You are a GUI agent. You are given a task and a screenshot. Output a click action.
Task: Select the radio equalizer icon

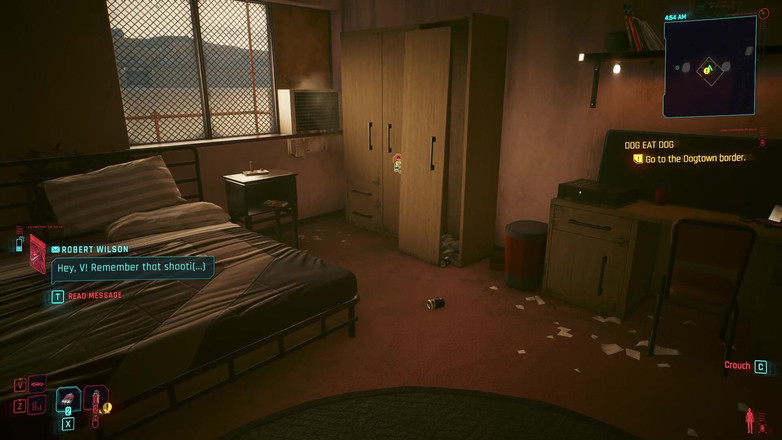38,405
